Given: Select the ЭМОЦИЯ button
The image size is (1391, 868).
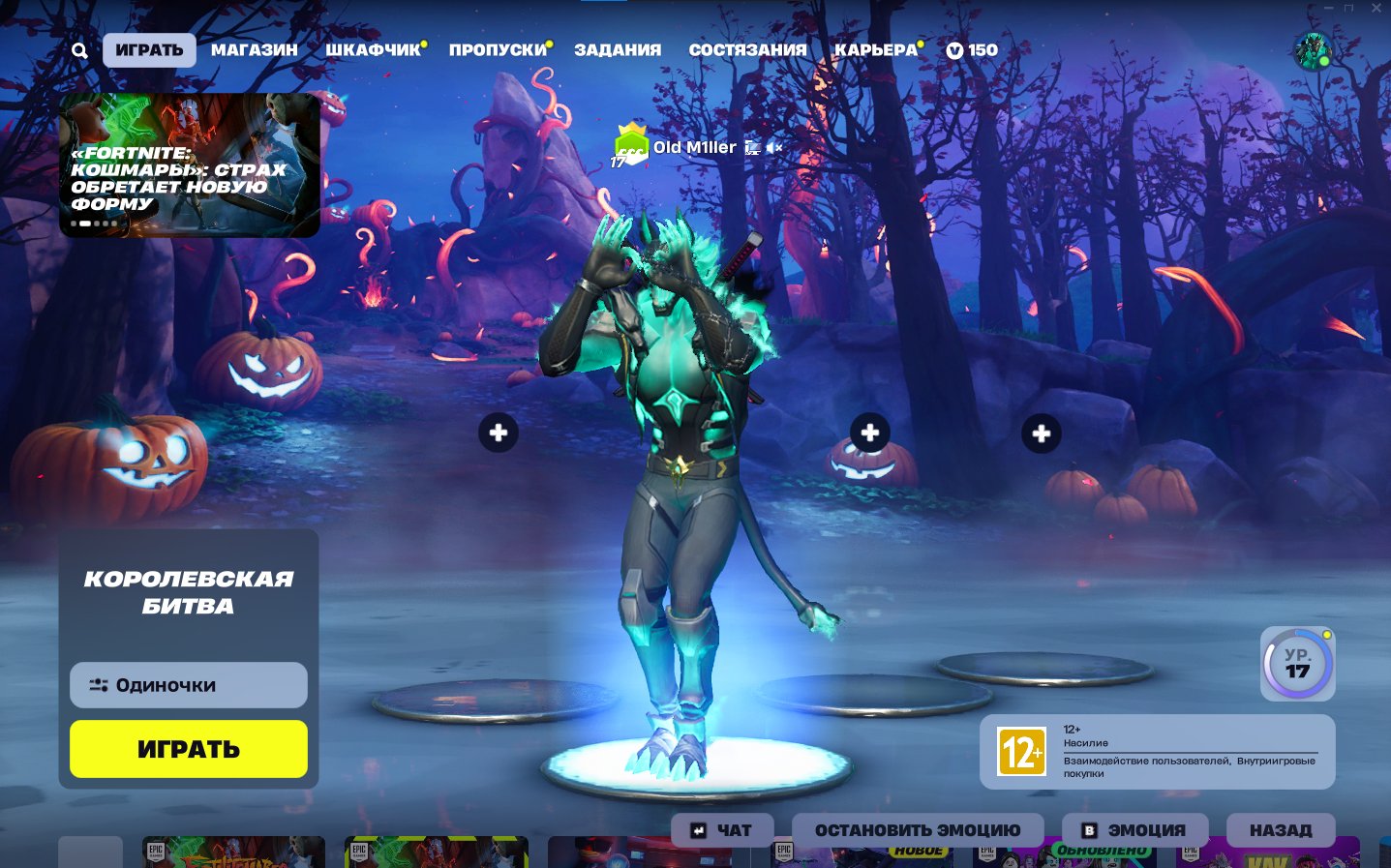Looking at the screenshot, I should coord(1134,830).
